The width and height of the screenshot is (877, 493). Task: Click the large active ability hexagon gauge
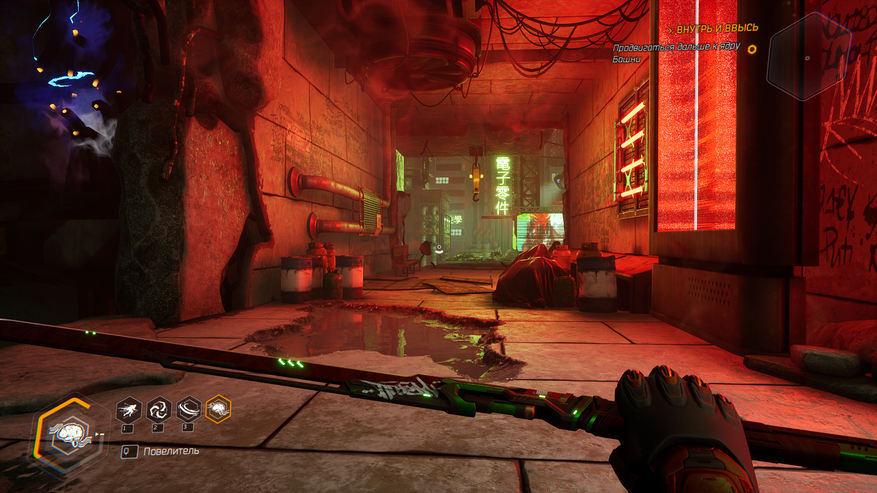pos(69,435)
